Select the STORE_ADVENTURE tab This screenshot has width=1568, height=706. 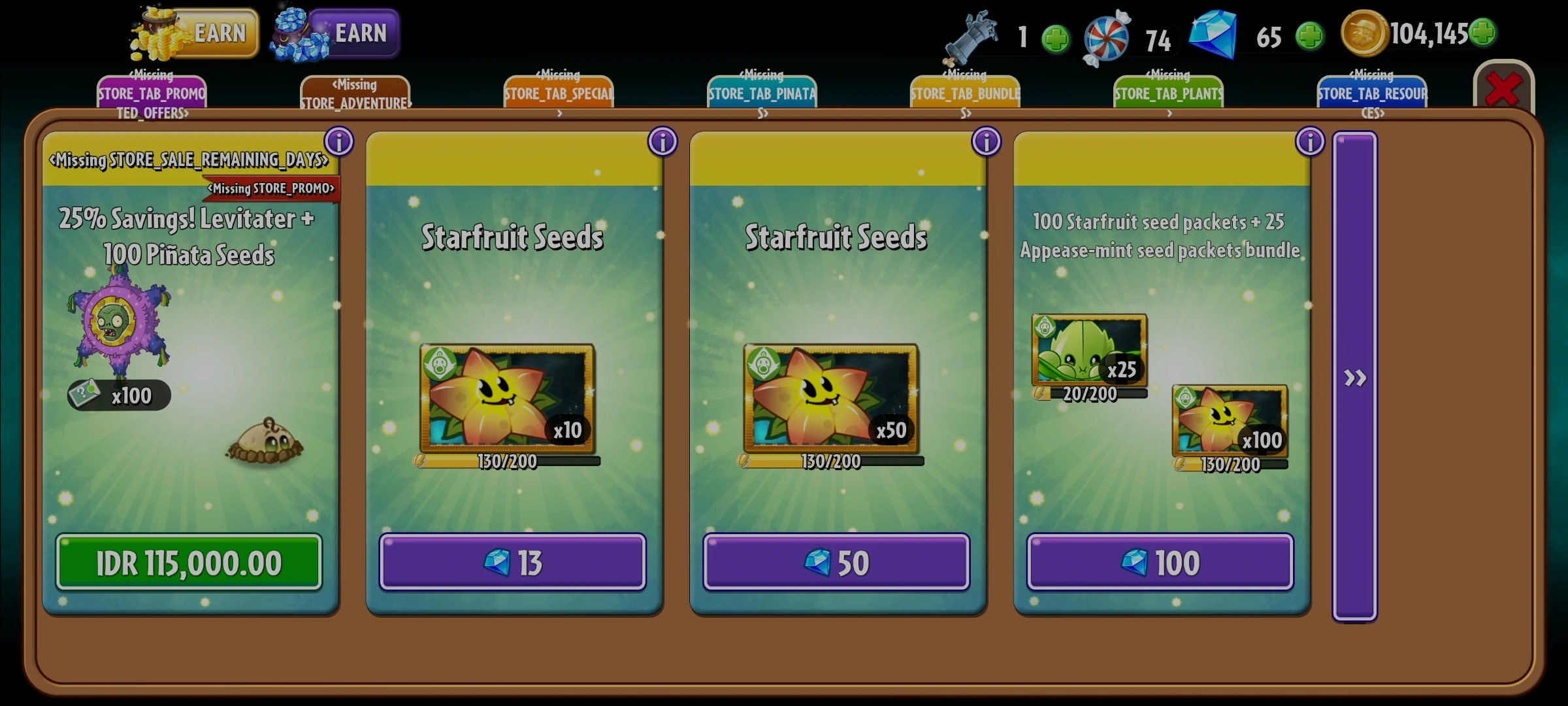click(355, 92)
